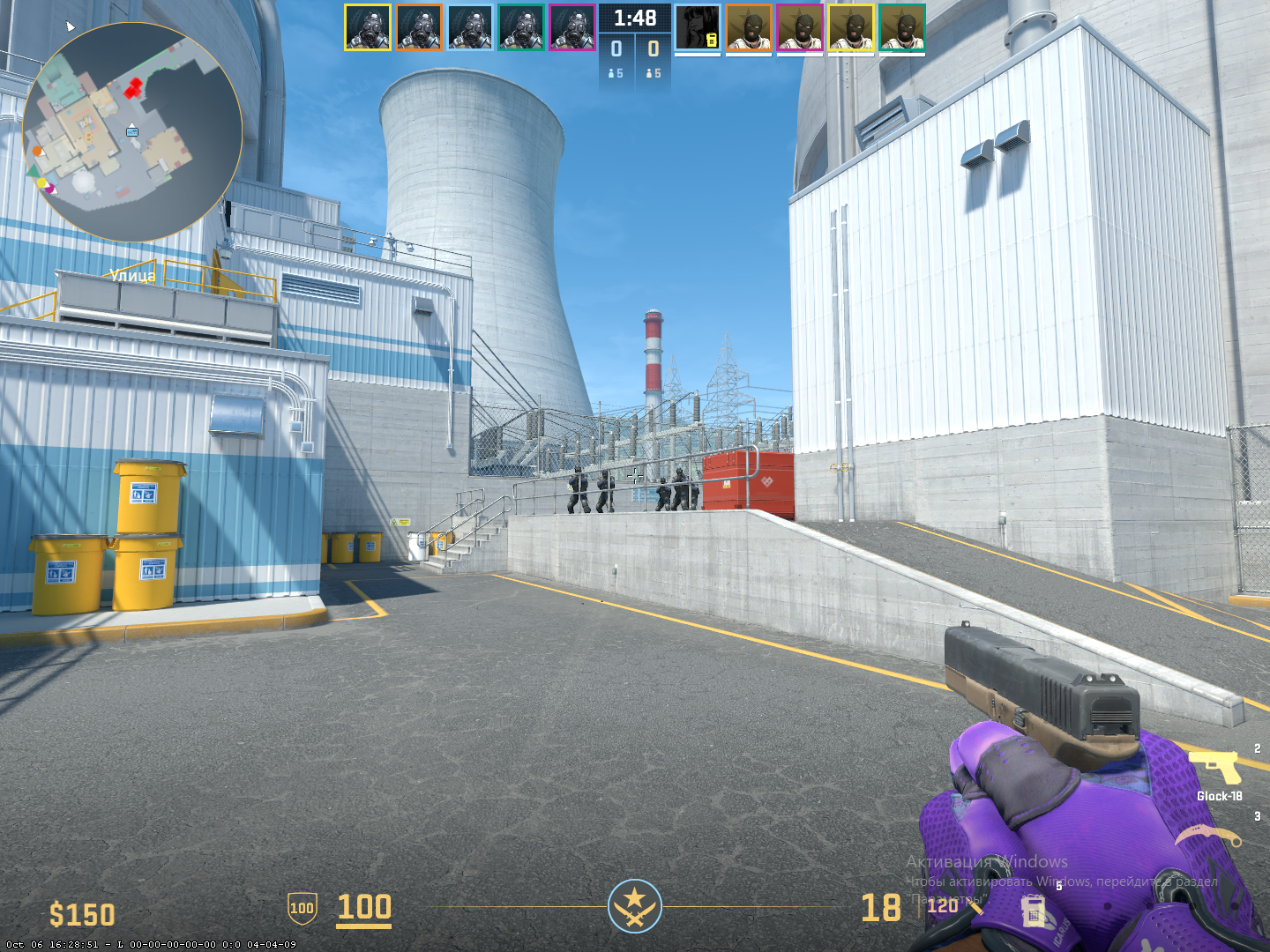Select the C4 bomb inventory slot
The height and width of the screenshot is (952, 1270).
coord(1034,911)
